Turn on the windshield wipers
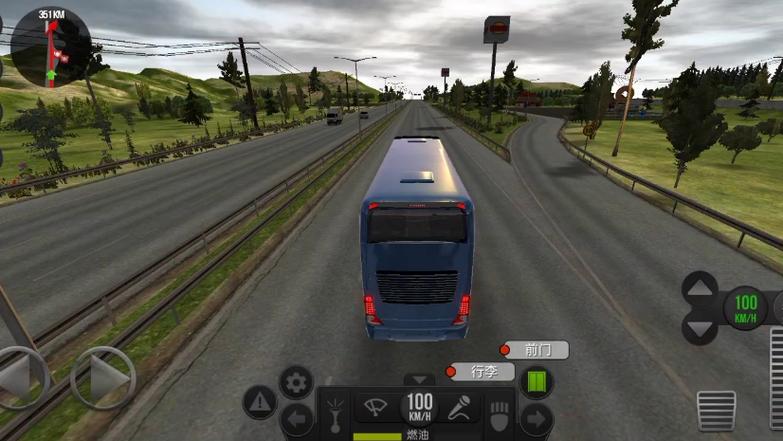 (377, 408)
